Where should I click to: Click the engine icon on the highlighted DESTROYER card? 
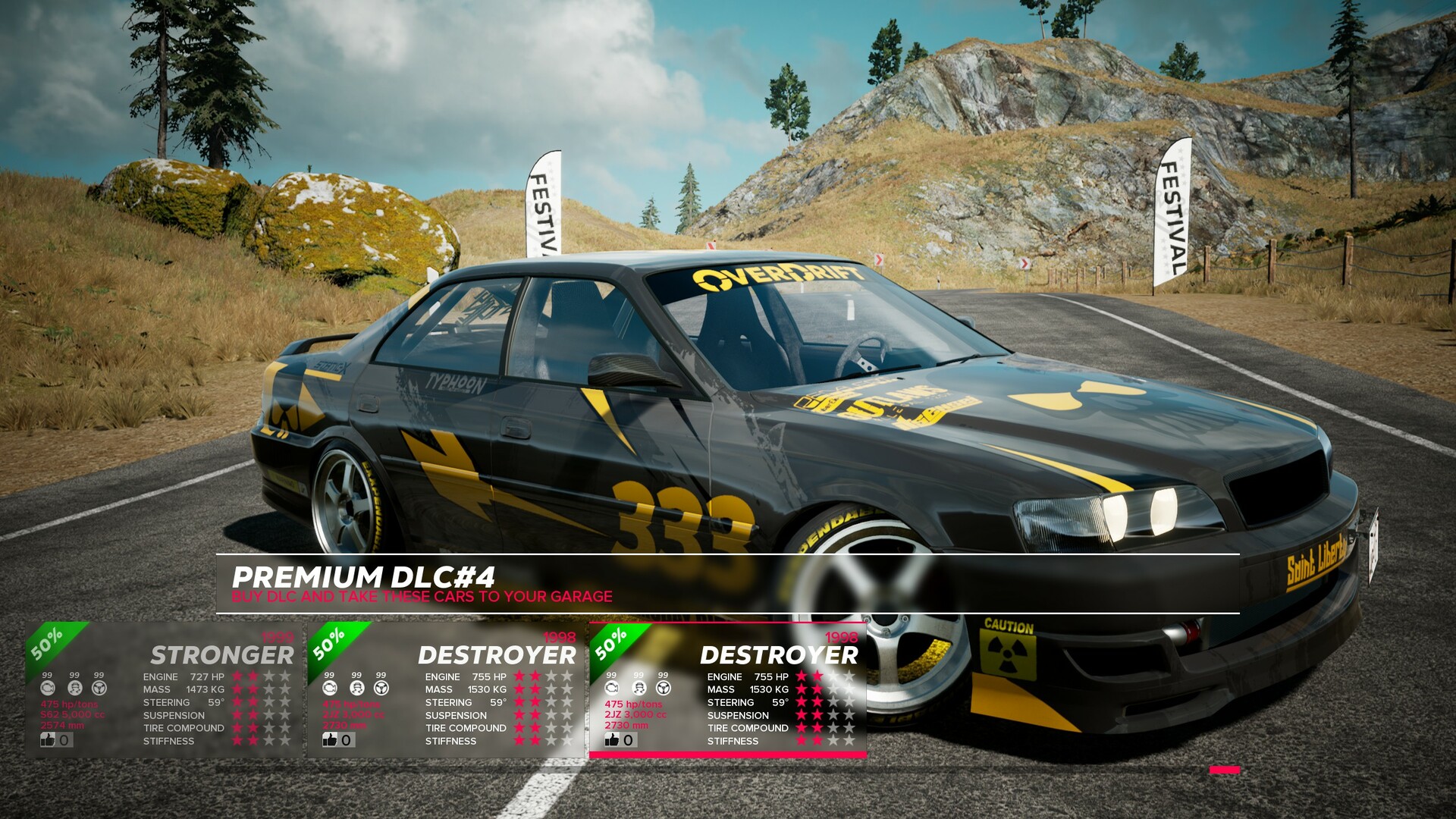coord(613,688)
